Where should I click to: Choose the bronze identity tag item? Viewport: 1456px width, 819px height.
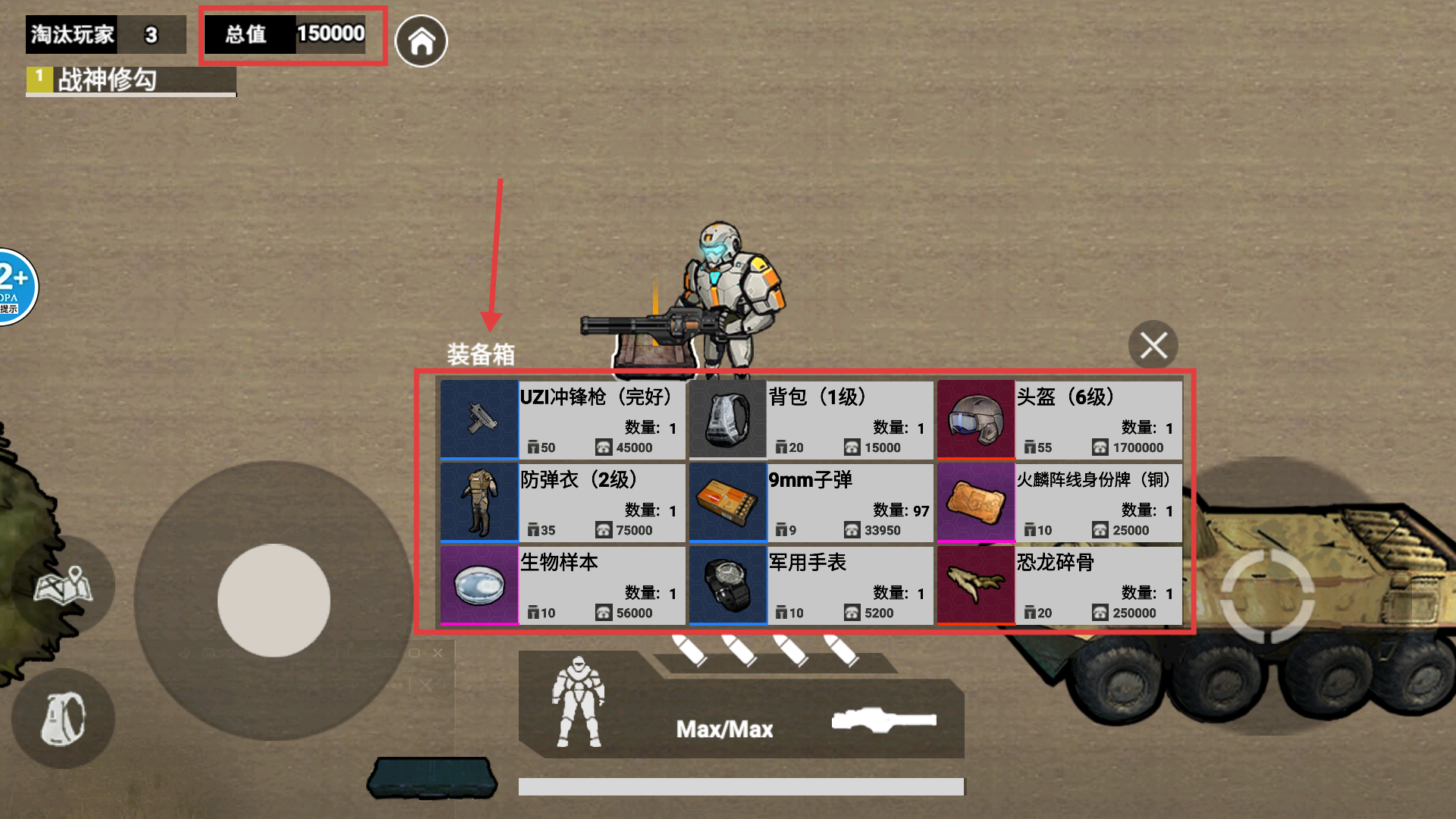(1059, 503)
